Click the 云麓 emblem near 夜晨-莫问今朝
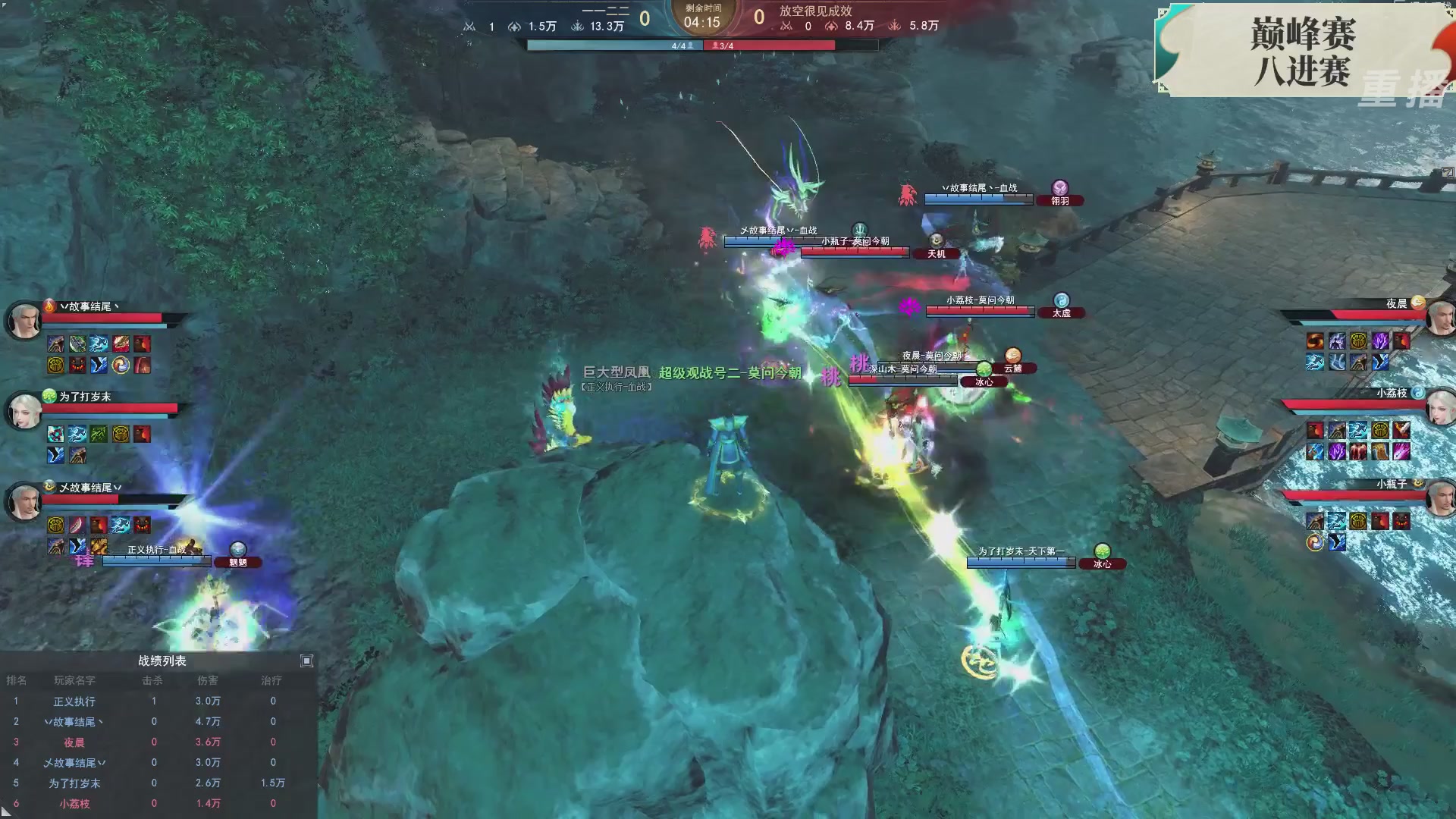This screenshot has height=819, width=1456. [x=1012, y=356]
